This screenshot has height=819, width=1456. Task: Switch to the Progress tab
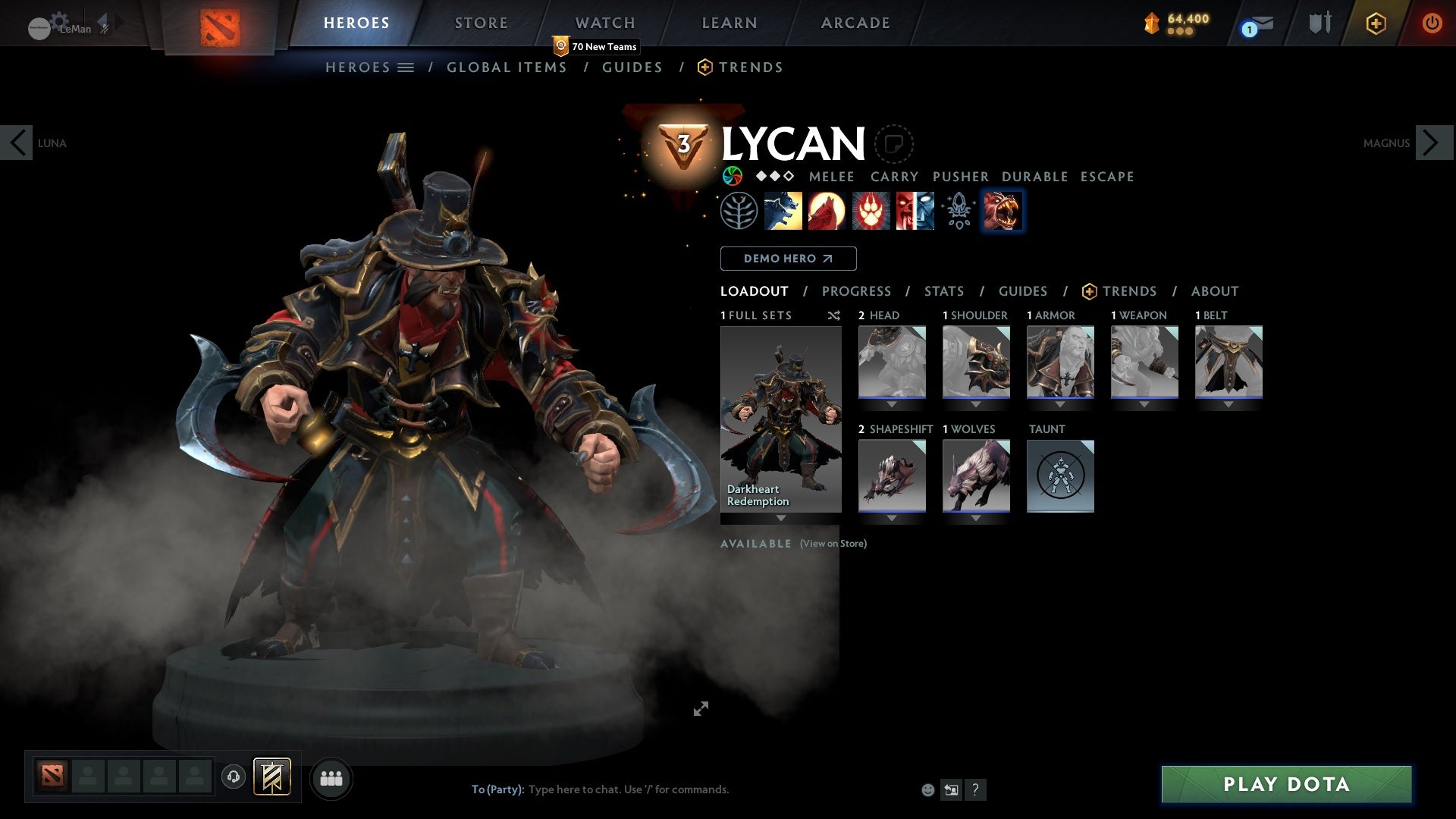click(x=857, y=291)
